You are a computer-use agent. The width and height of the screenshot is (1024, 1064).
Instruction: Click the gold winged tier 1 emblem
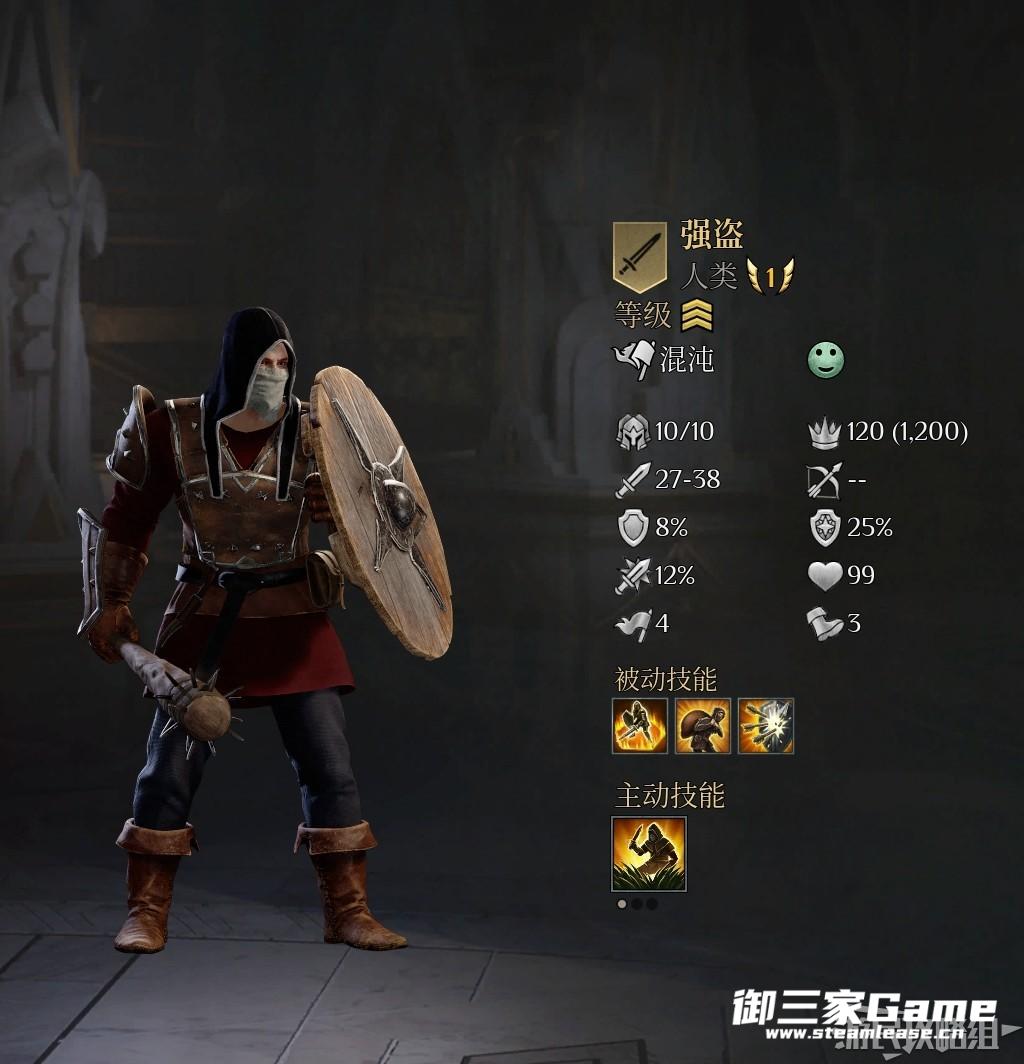[x=770, y=275]
